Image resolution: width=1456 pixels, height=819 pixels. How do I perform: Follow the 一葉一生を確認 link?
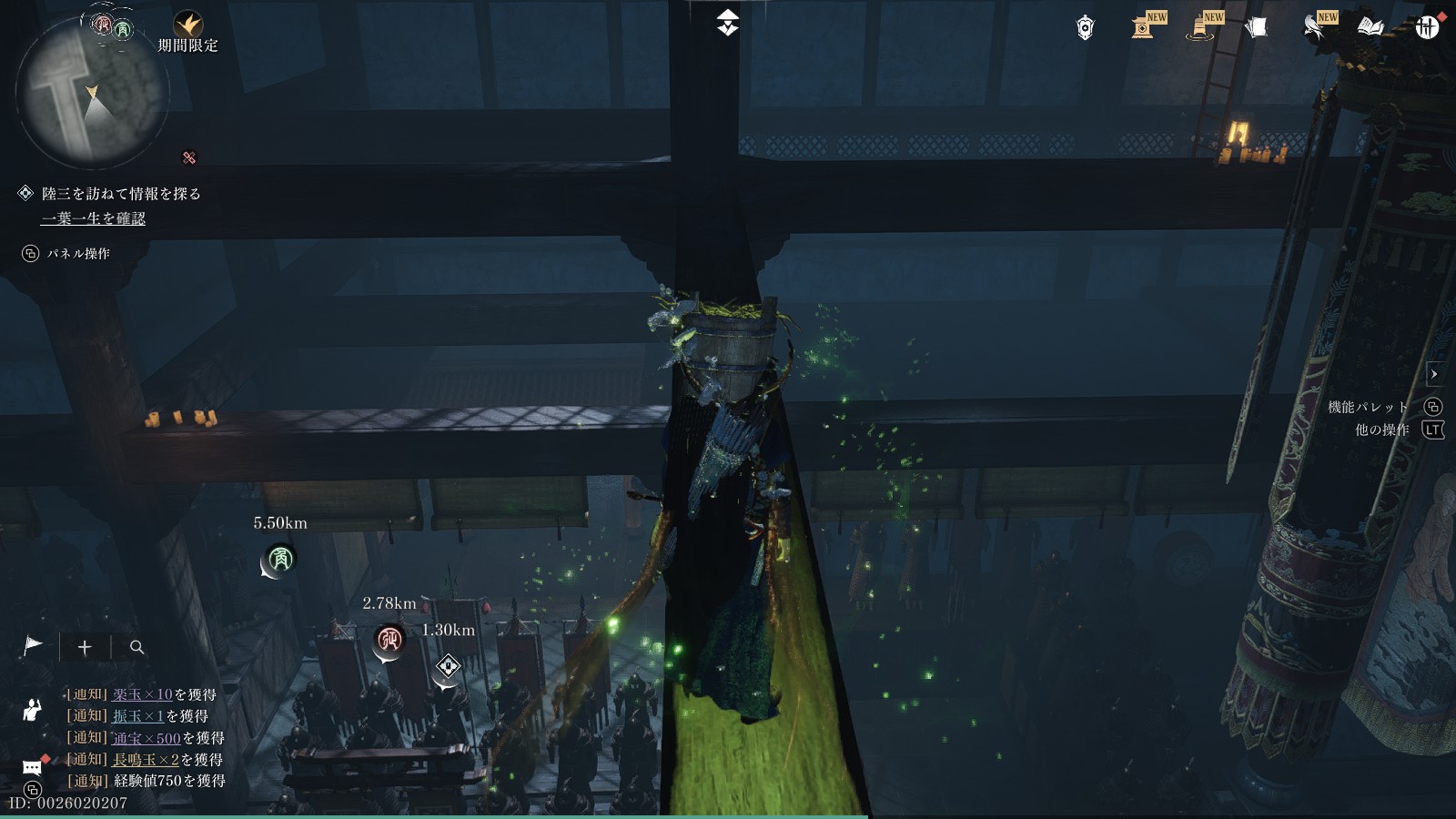tap(93, 218)
